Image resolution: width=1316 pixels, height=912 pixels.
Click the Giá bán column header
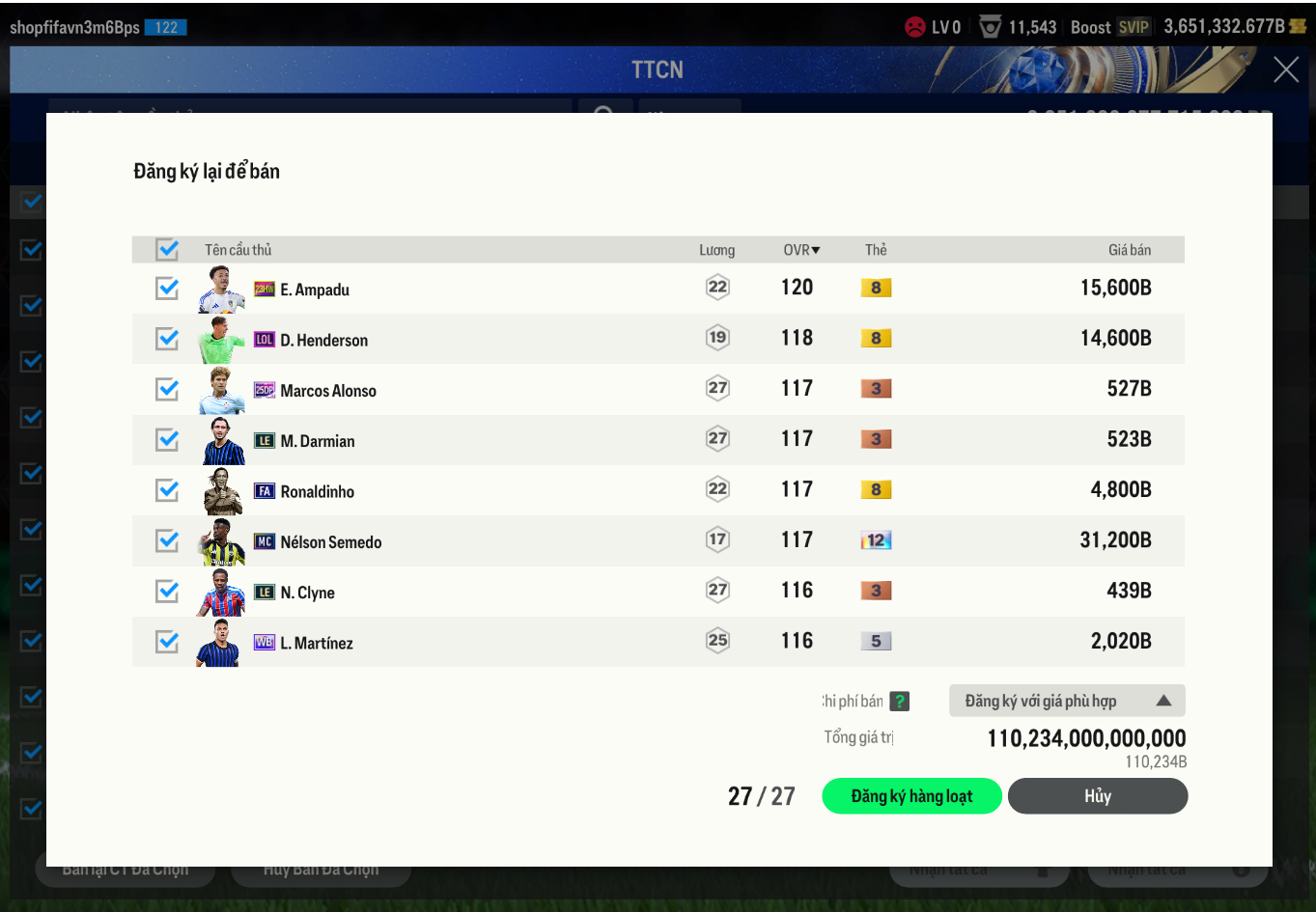point(1129,250)
